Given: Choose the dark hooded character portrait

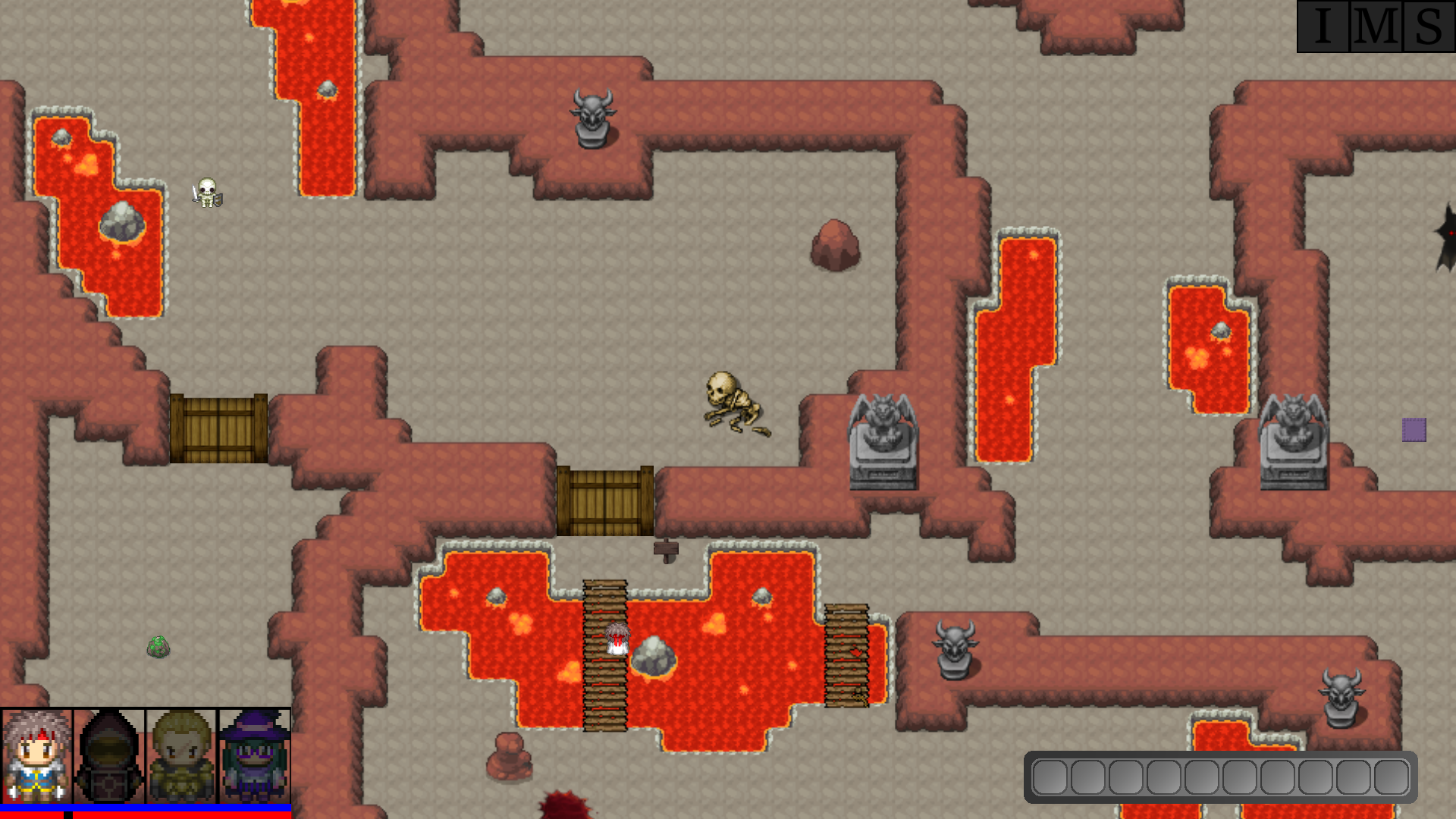Looking at the screenshot, I should [109, 756].
